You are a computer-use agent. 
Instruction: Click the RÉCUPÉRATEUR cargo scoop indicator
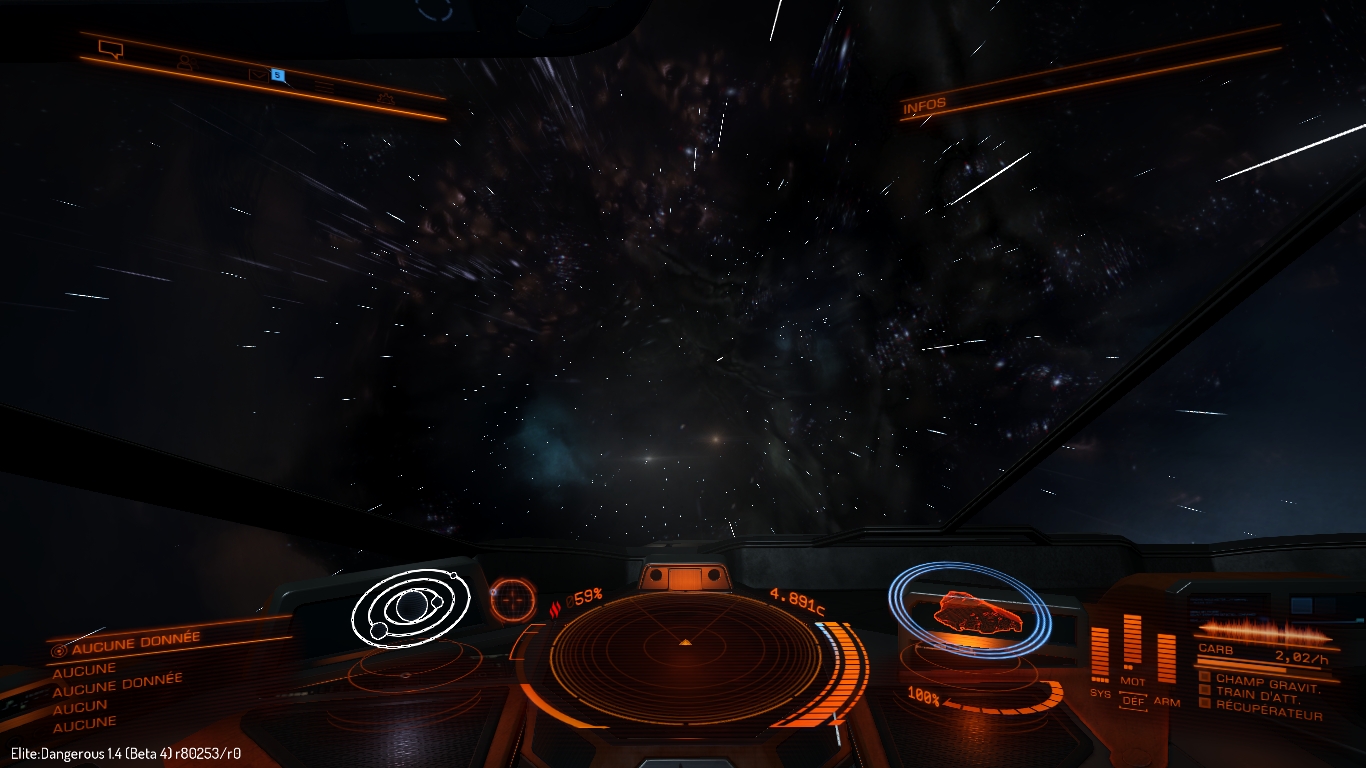pos(1268,712)
